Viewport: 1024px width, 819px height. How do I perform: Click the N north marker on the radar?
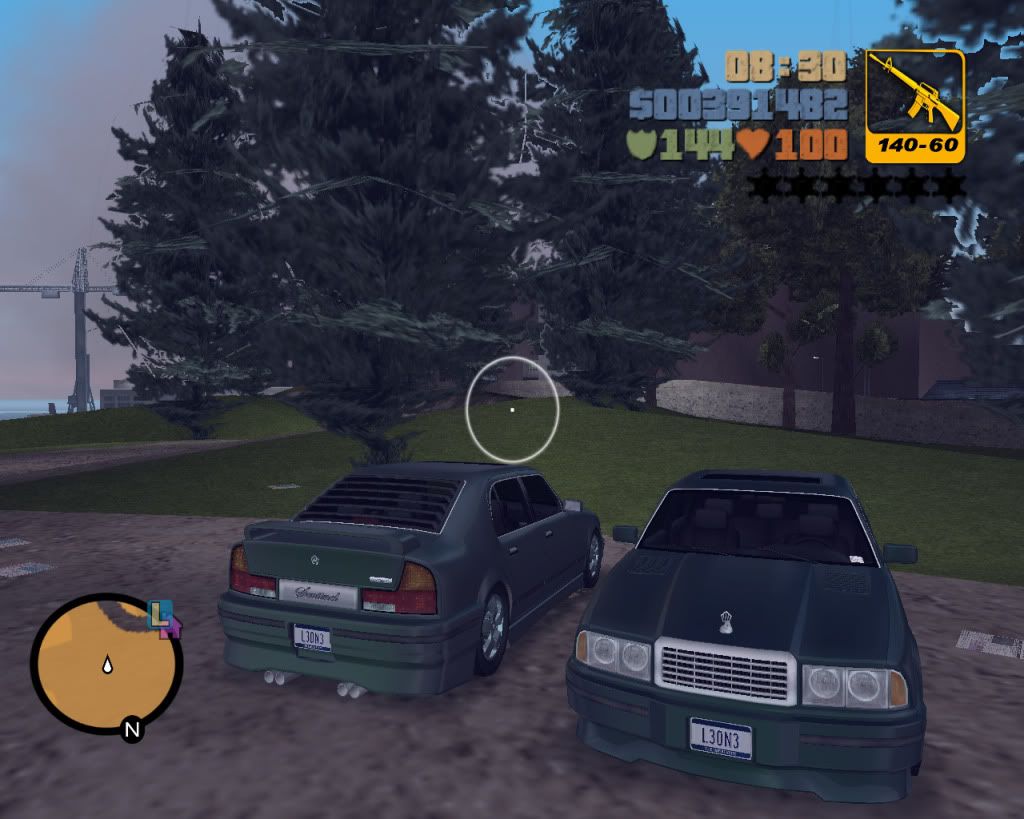pos(131,729)
